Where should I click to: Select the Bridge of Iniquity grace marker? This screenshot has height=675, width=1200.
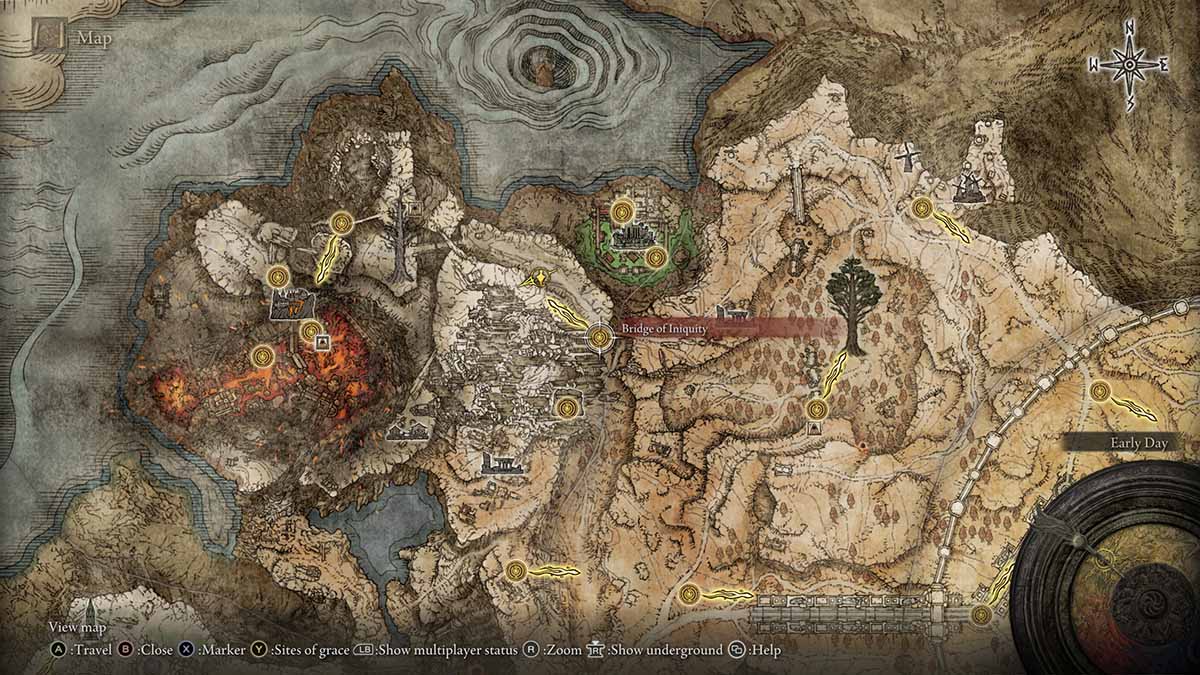pos(600,337)
